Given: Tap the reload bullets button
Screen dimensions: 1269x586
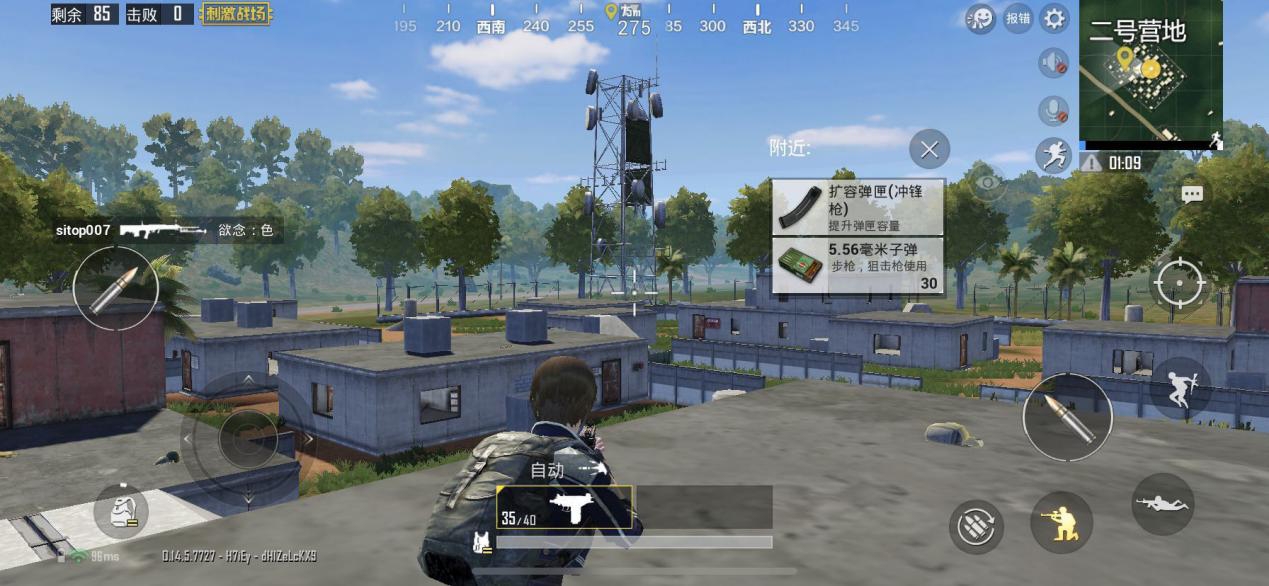Looking at the screenshot, I should (976, 526).
